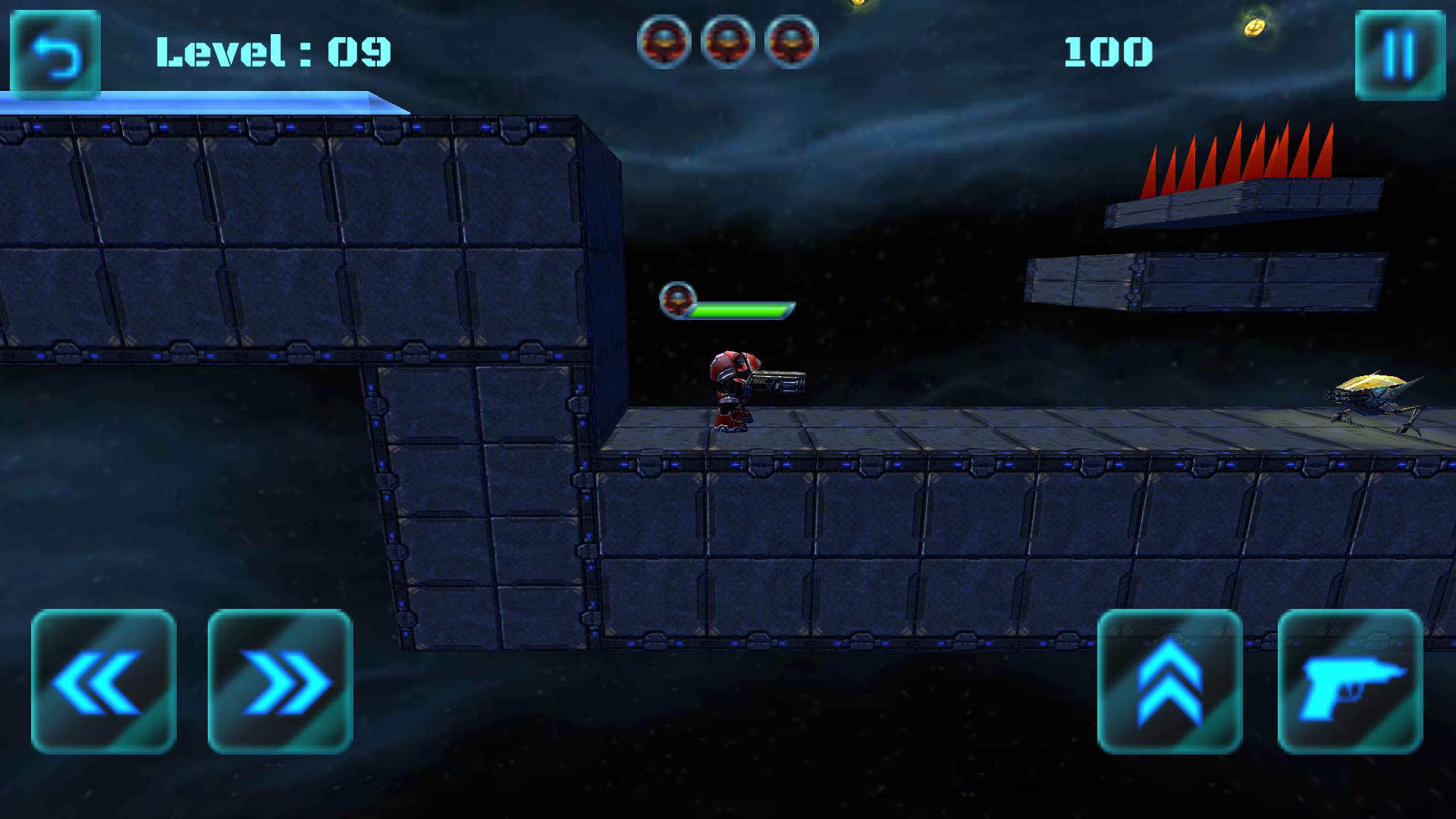Select the first red helmet life icon
Viewport: 1456px width, 819px height.
(666, 44)
